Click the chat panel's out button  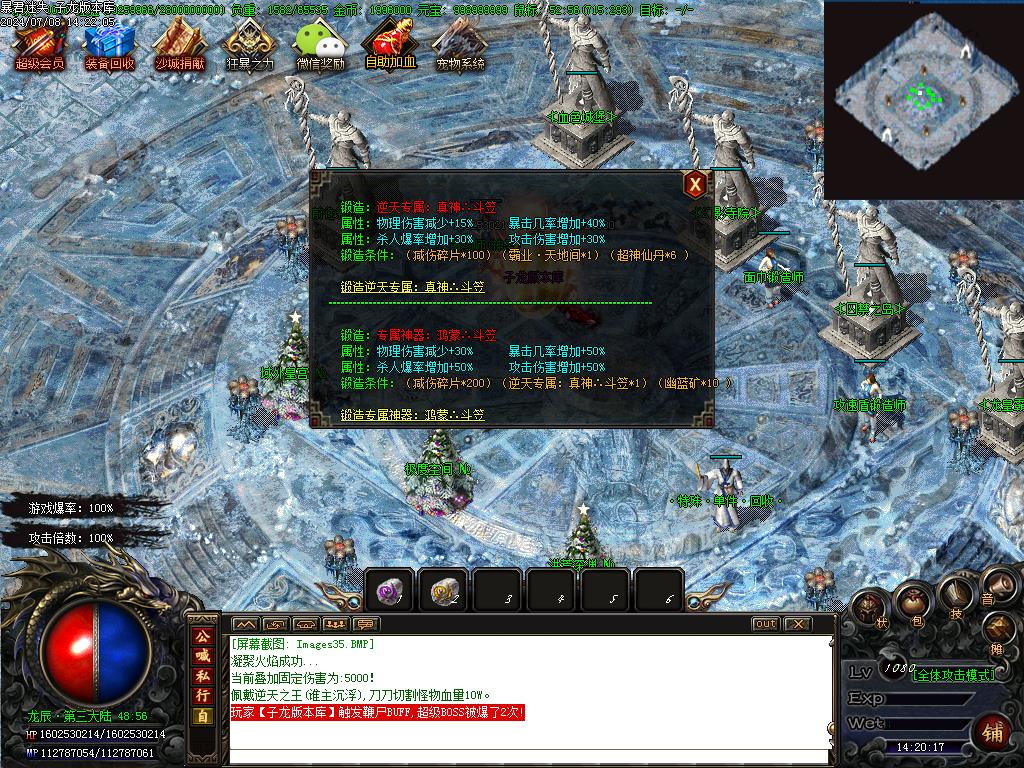click(765, 624)
